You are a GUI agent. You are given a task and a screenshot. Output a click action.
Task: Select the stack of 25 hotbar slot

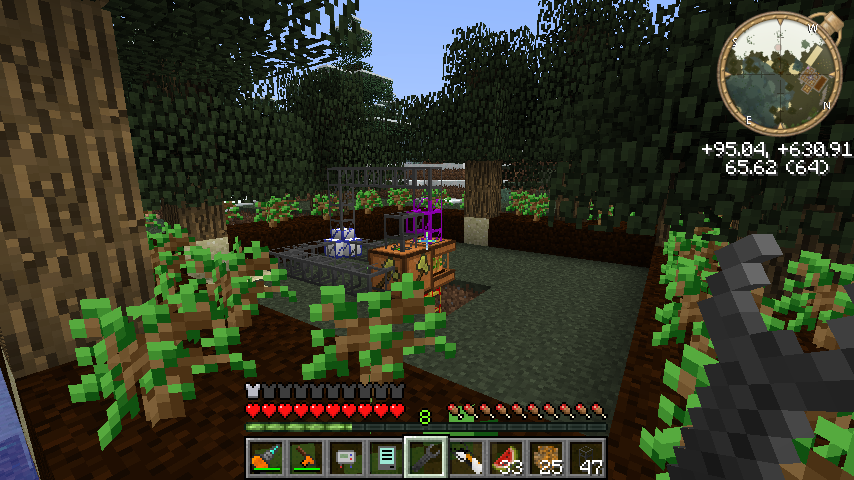point(547,459)
